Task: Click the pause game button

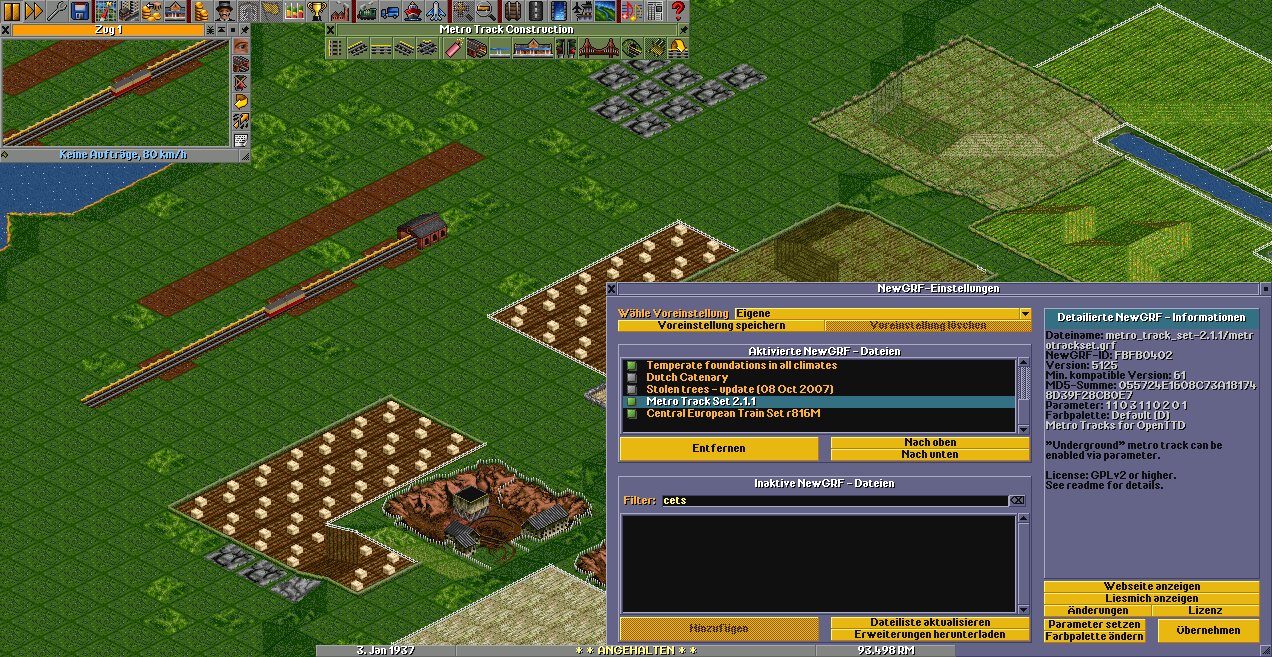Action: (x=11, y=11)
